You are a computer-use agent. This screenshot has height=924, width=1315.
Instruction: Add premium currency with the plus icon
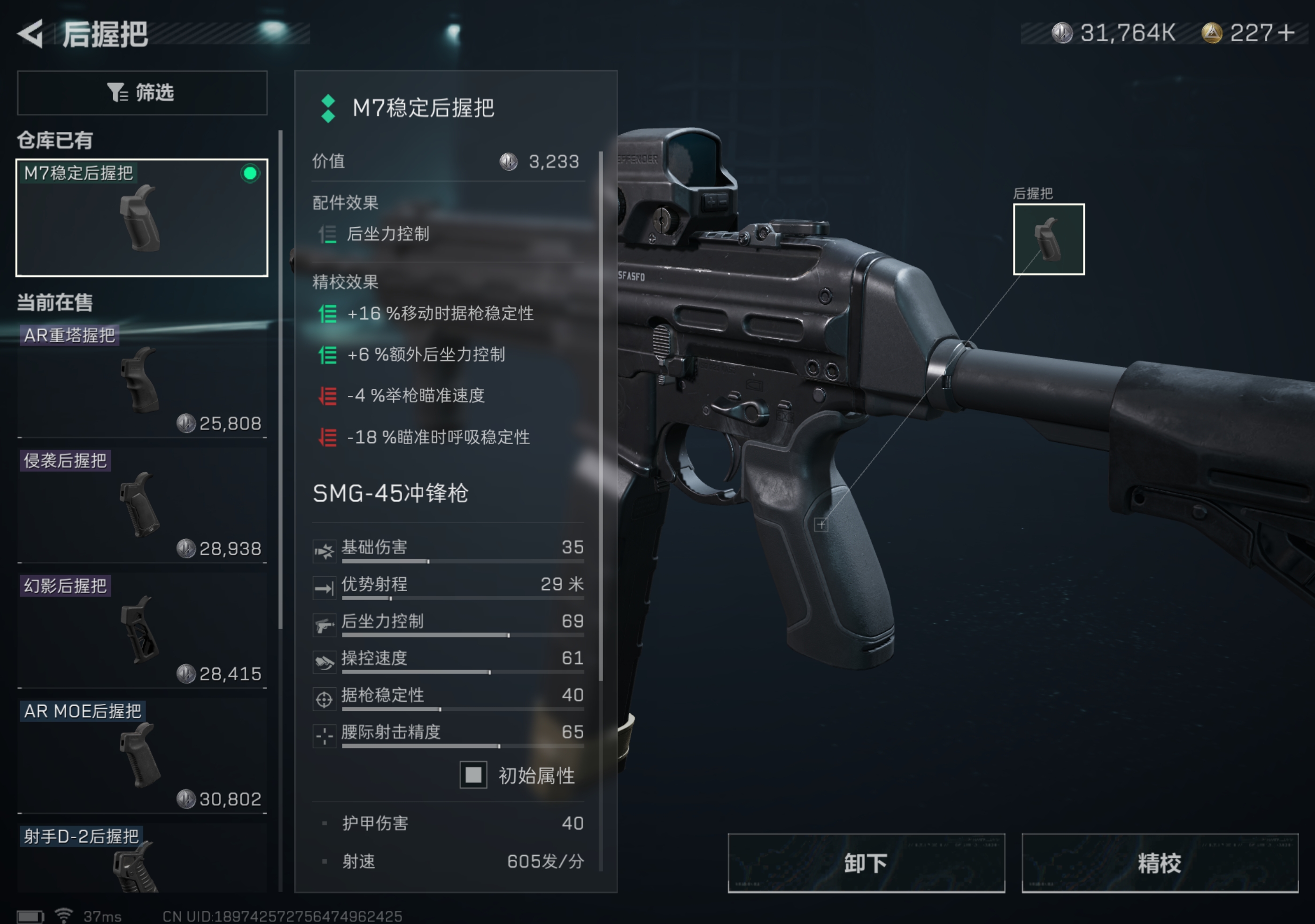click(1286, 33)
